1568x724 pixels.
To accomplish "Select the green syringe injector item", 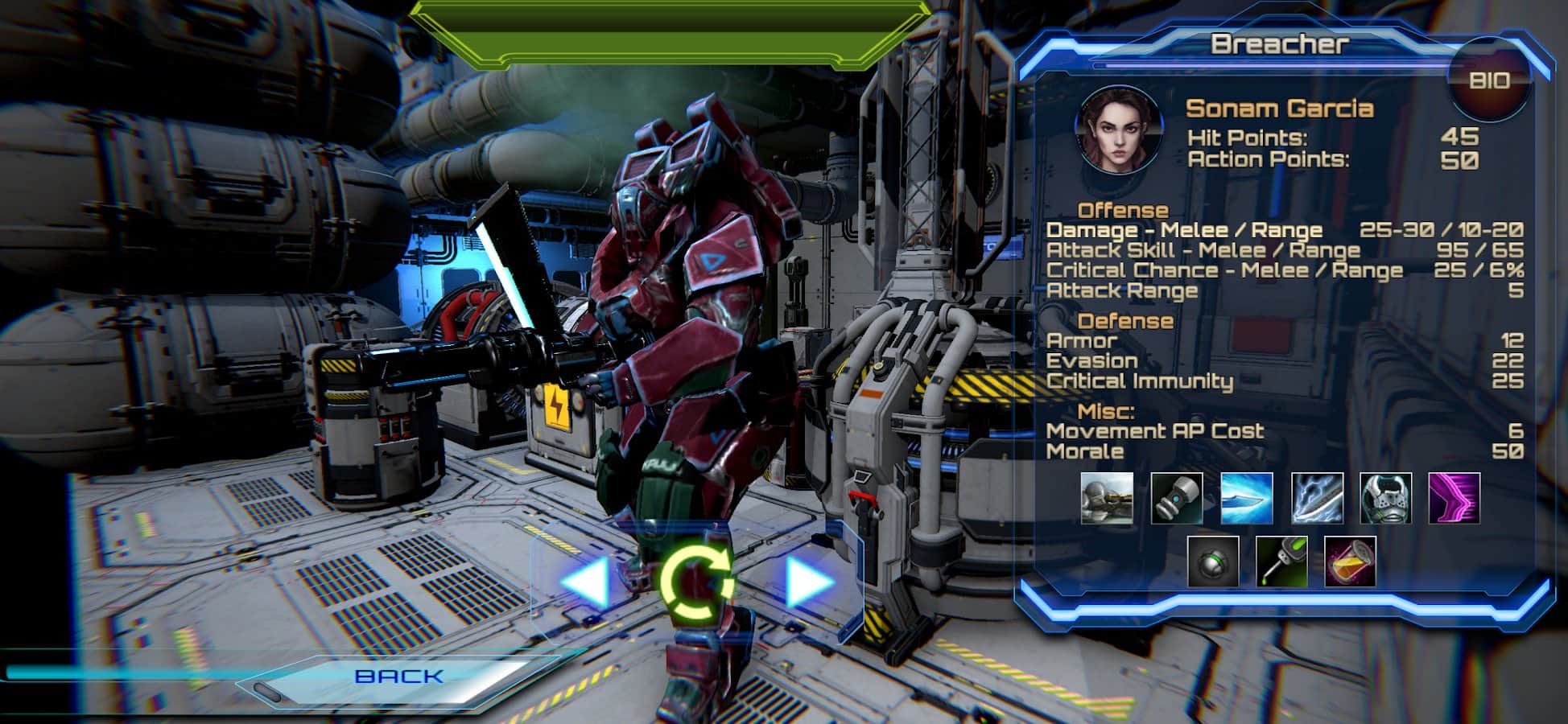I will point(1281,562).
